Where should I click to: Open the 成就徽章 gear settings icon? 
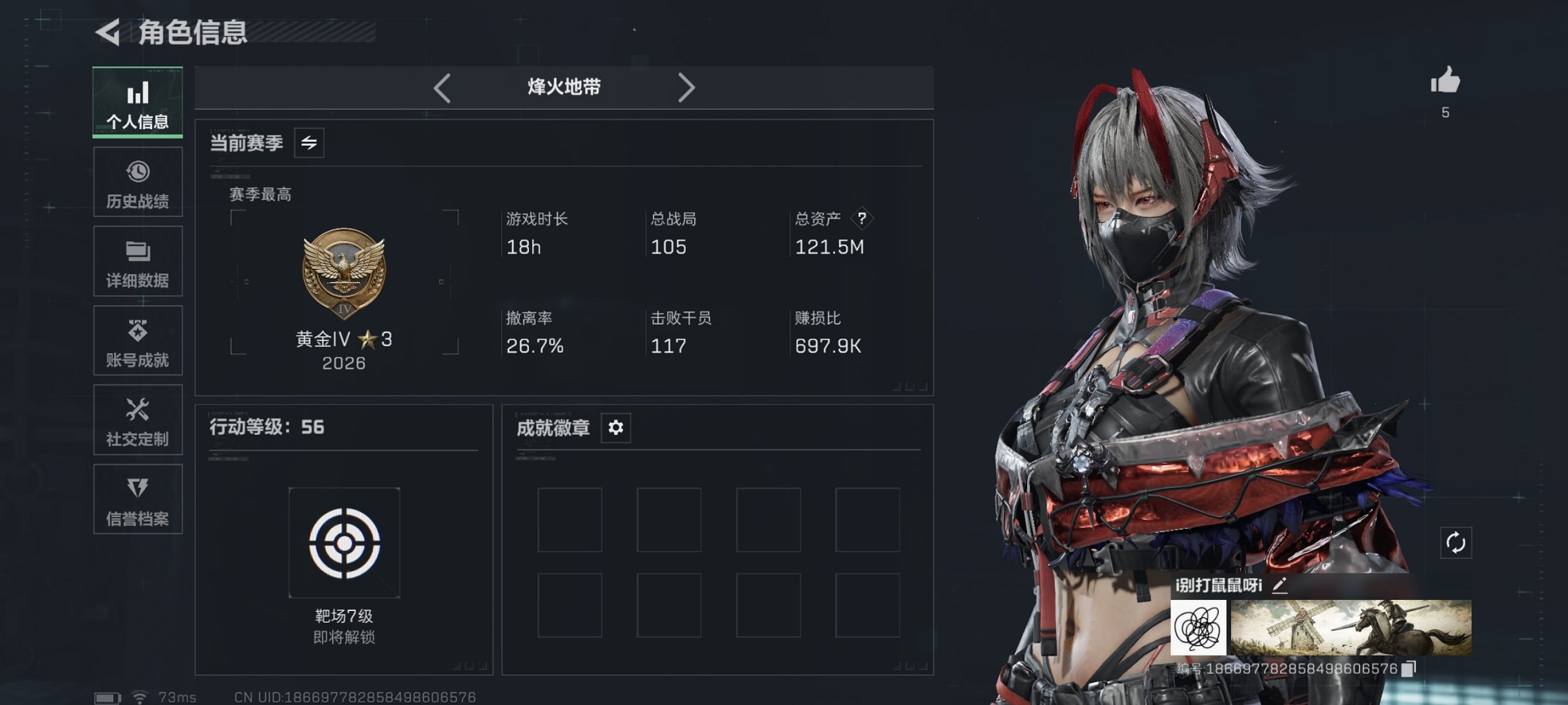pyautogui.click(x=615, y=428)
